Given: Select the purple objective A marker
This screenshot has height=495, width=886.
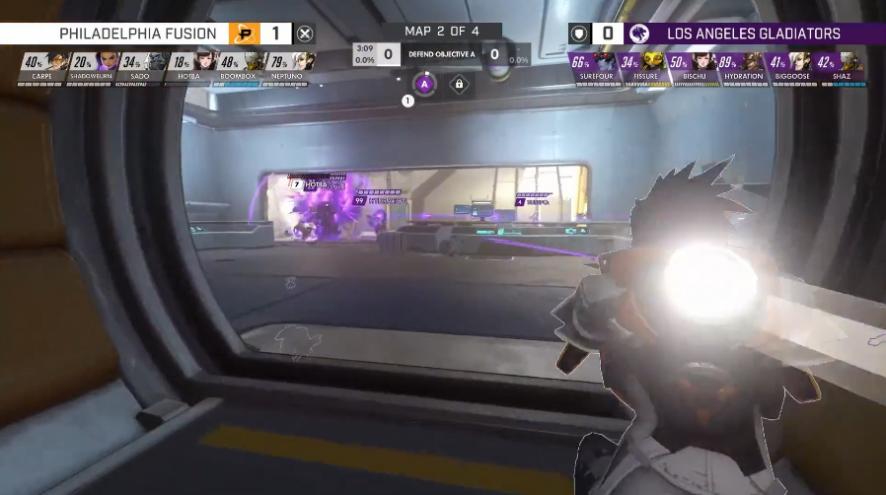Looking at the screenshot, I should [x=423, y=84].
